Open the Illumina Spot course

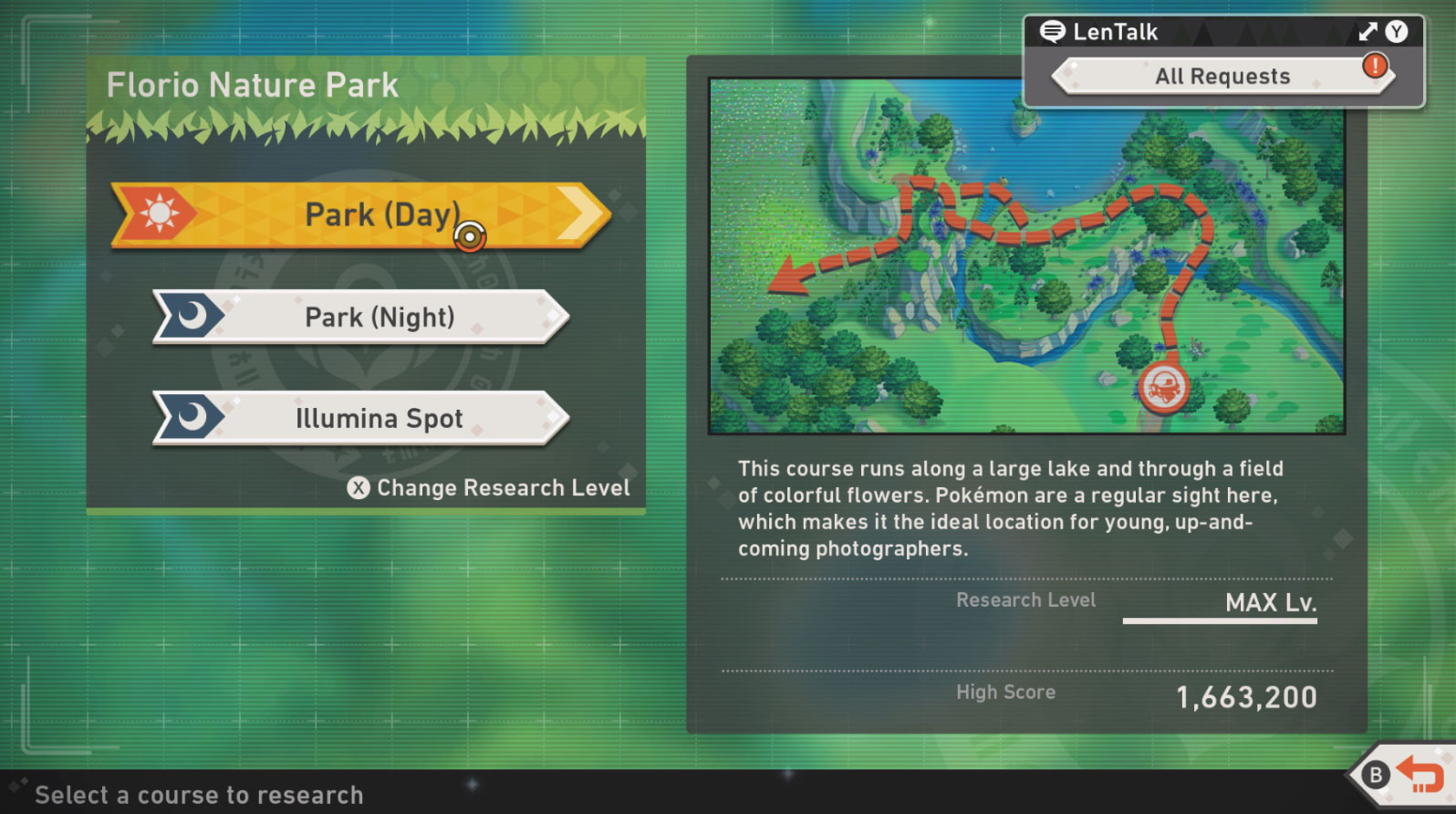(x=361, y=419)
